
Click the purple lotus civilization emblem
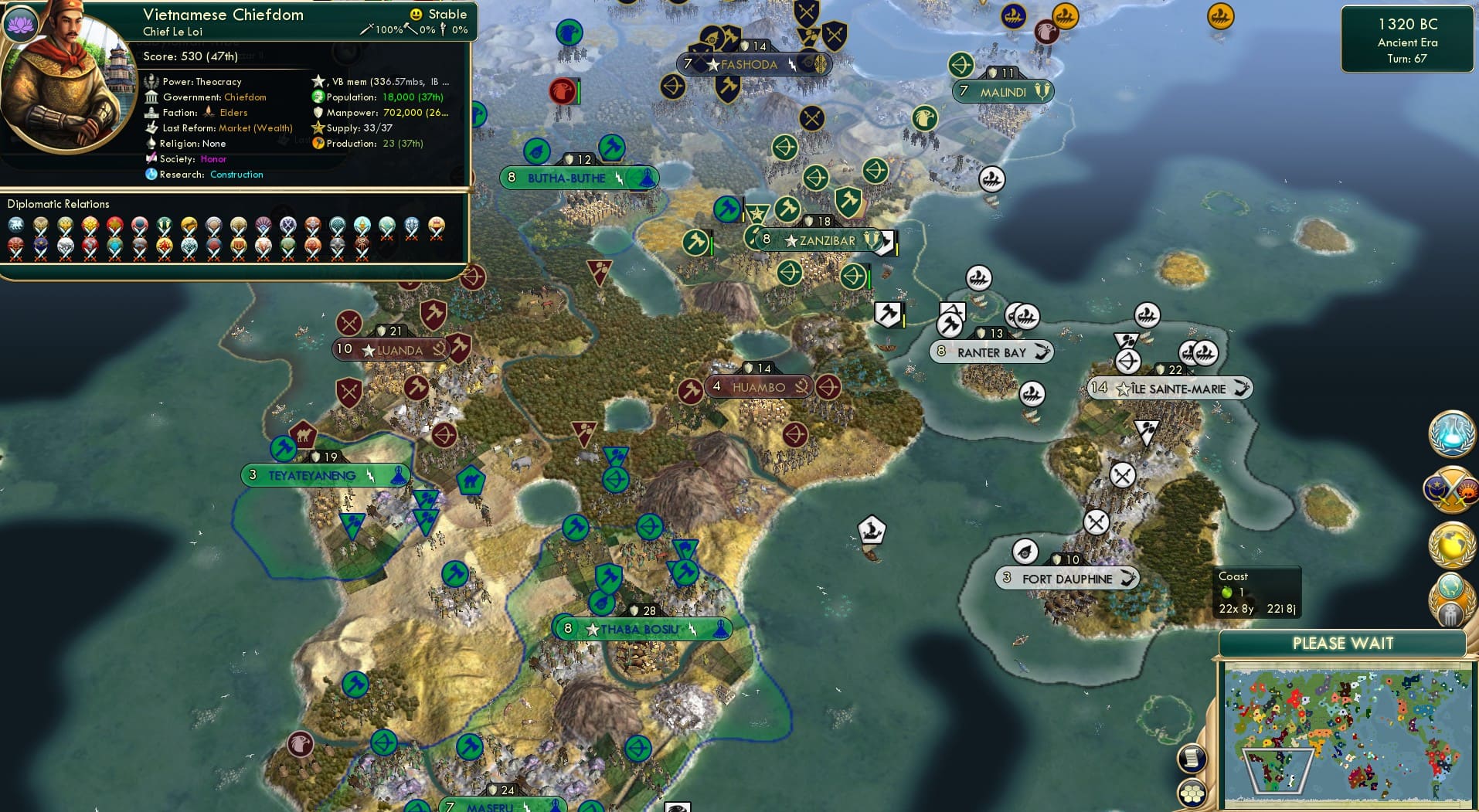click(19, 23)
